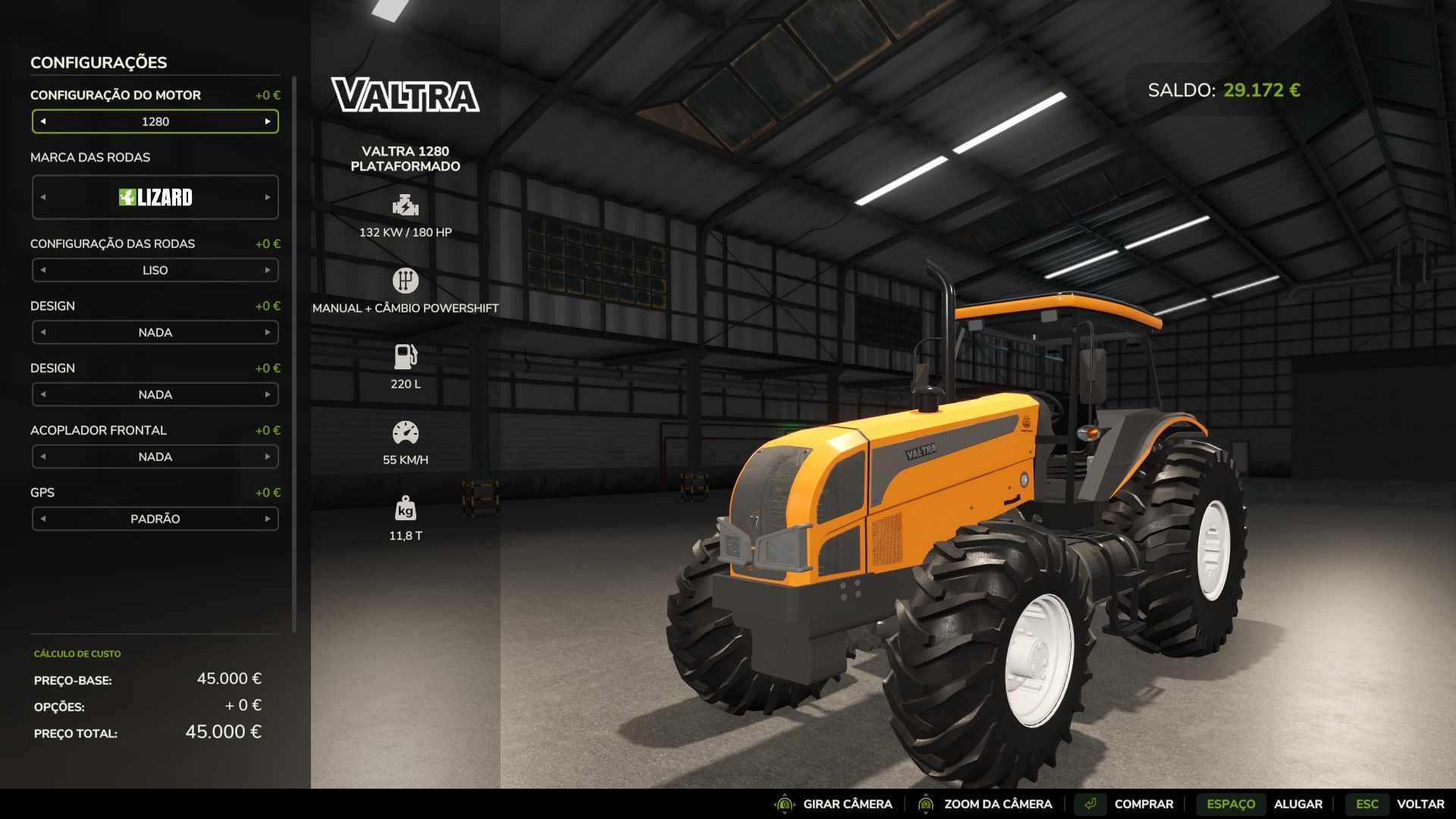Click the controller icon beside ZOOM DA CÂMERA
The width and height of the screenshot is (1456, 819).
[x=927, y=803]
